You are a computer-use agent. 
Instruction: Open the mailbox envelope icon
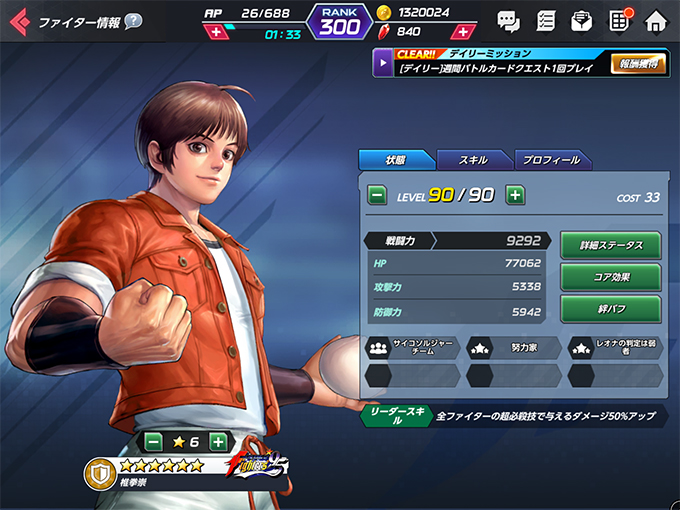coord(581,20)
